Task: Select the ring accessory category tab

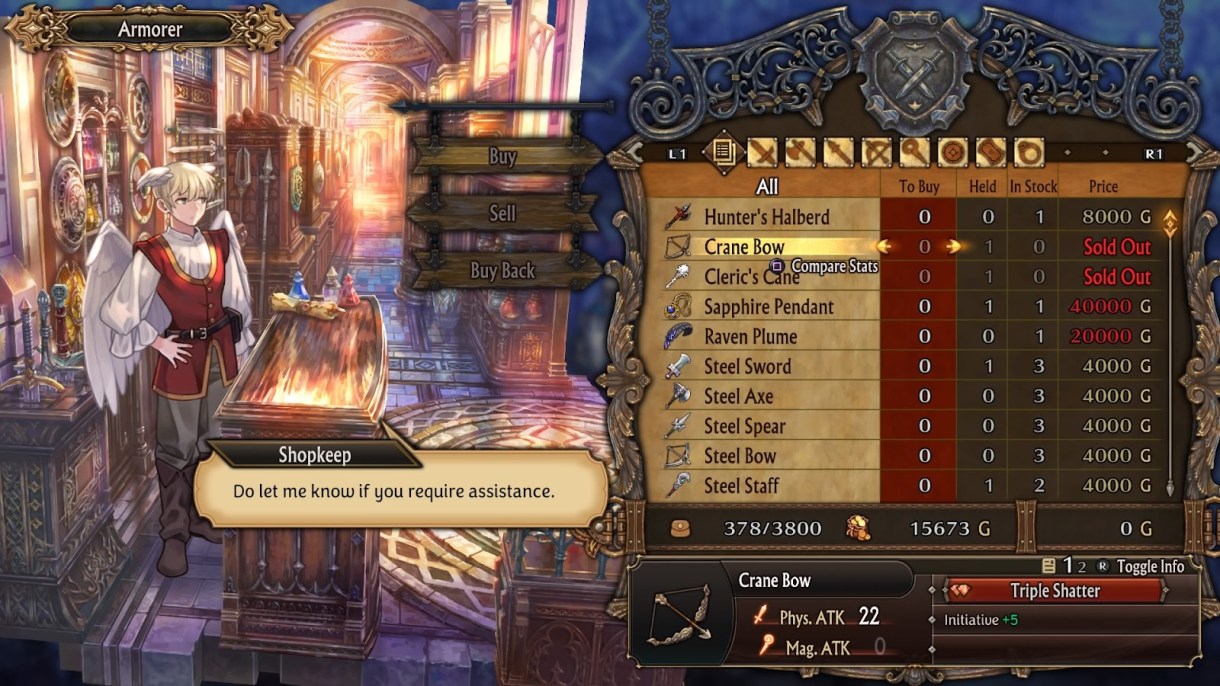Action: (x=1028, y=153)
